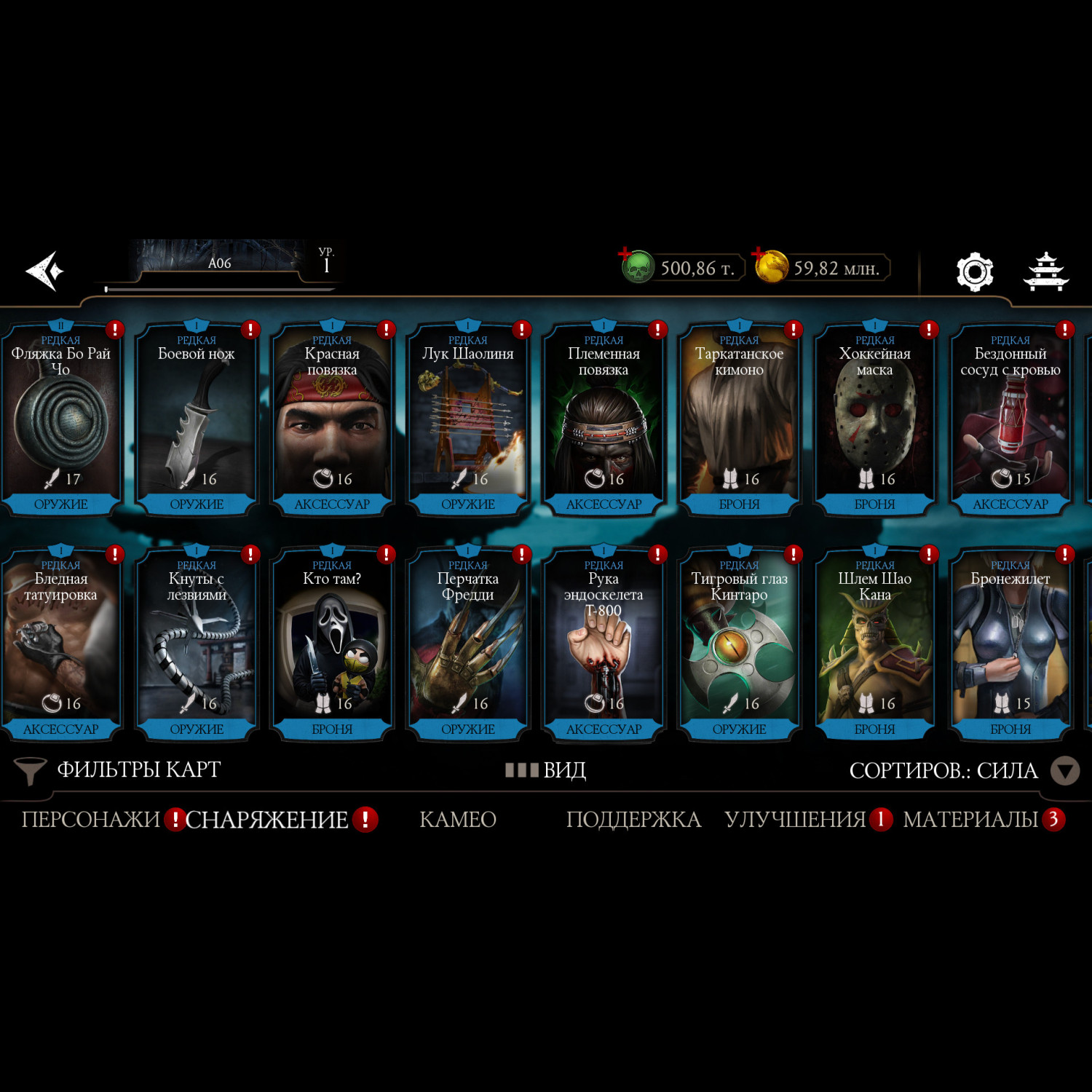Open the pagoda temple icon

tap(1046, 272)
